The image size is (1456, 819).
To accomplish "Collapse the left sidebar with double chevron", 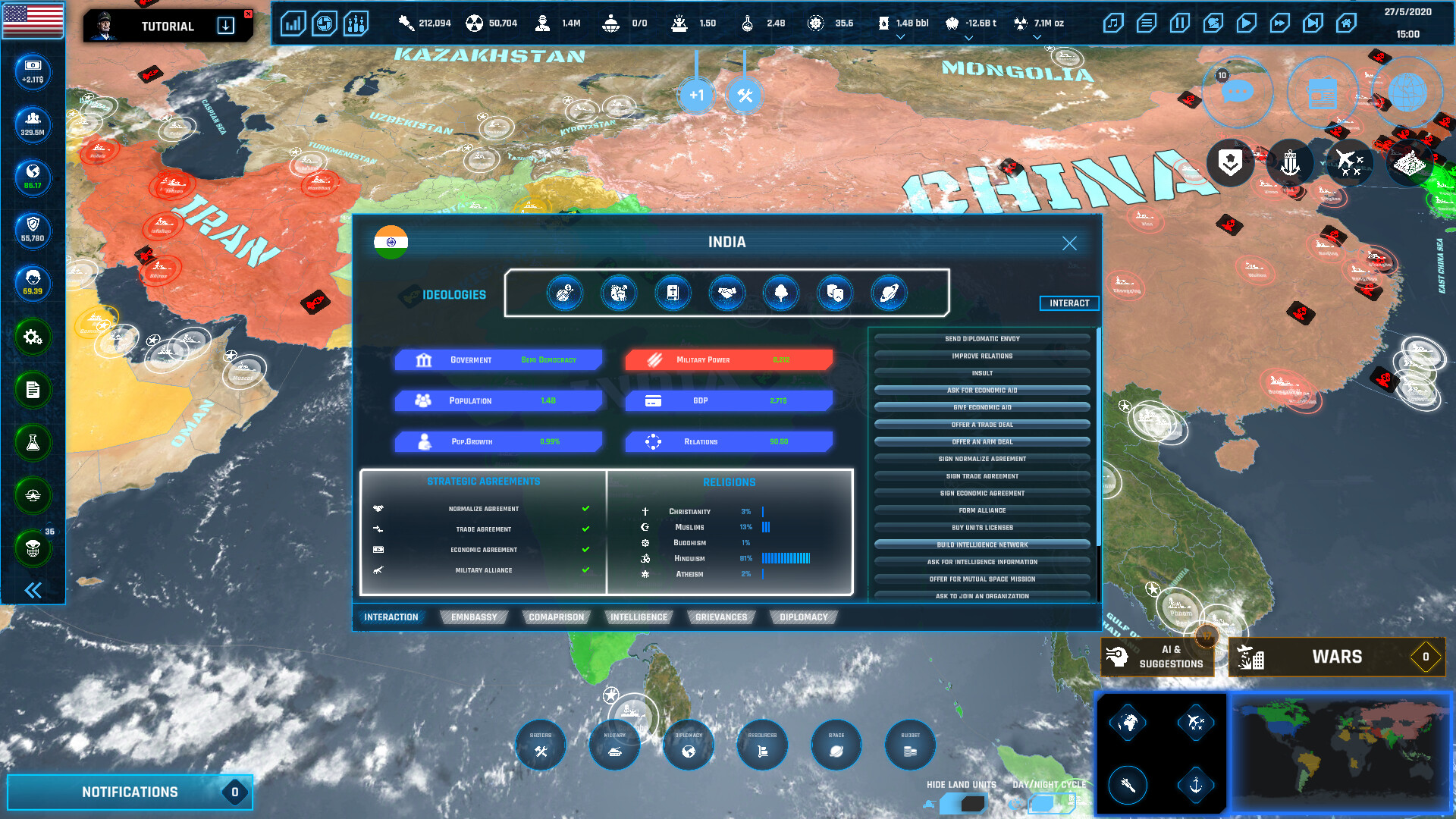I will pos(32,590).
